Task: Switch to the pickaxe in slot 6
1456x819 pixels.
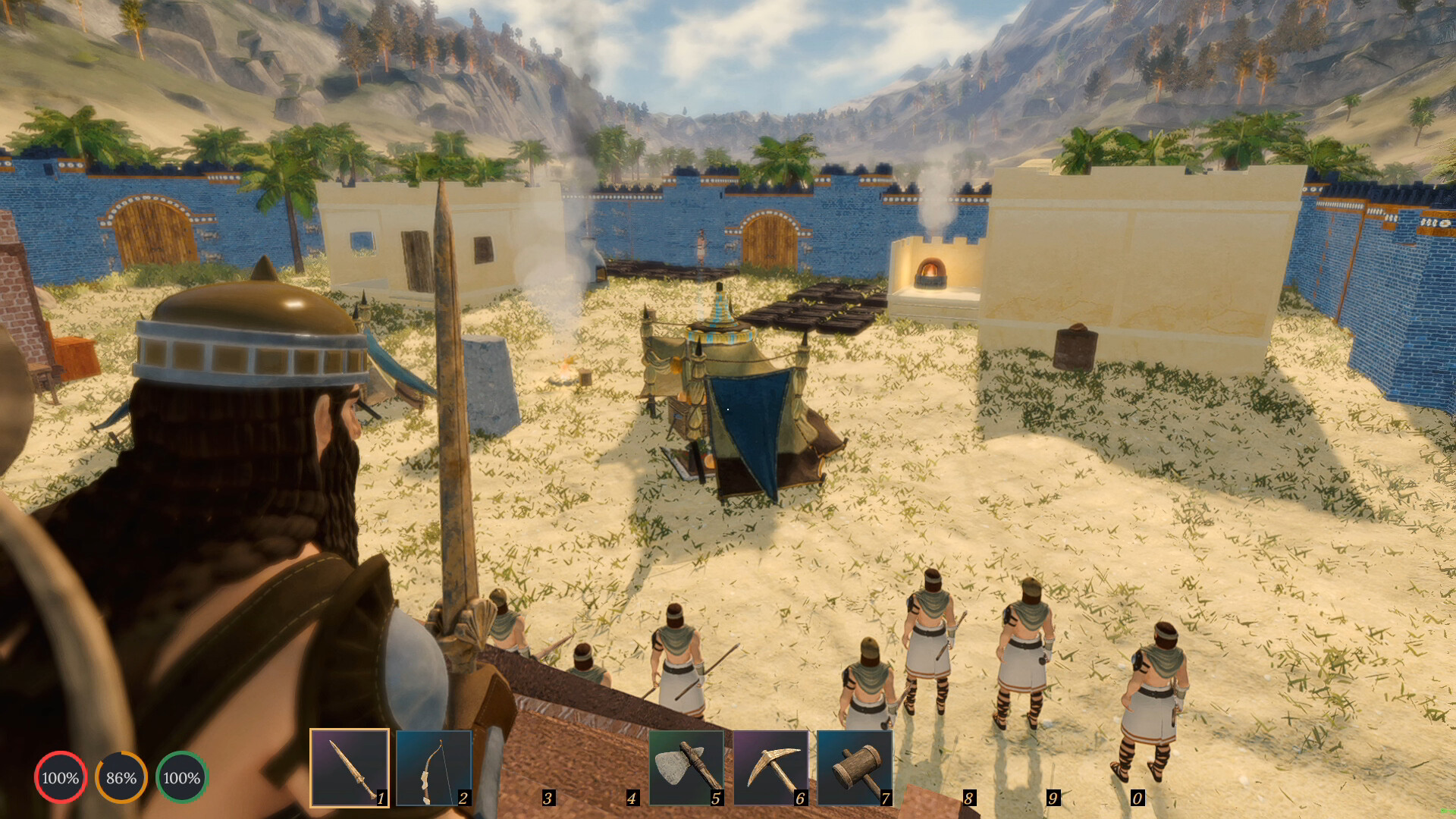Action: point(770,767)
